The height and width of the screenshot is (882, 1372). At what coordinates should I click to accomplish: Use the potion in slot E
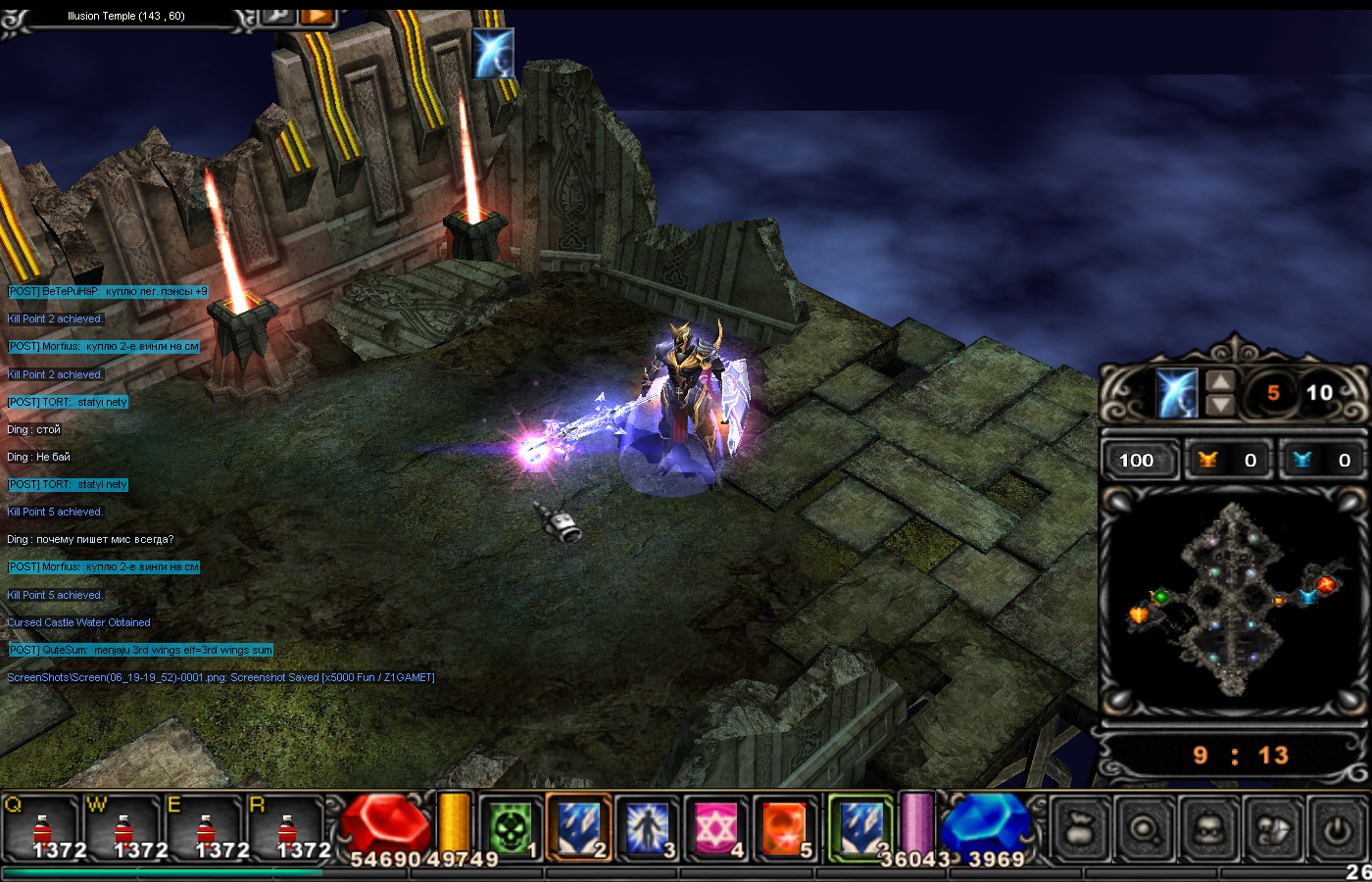coord(204,828)
